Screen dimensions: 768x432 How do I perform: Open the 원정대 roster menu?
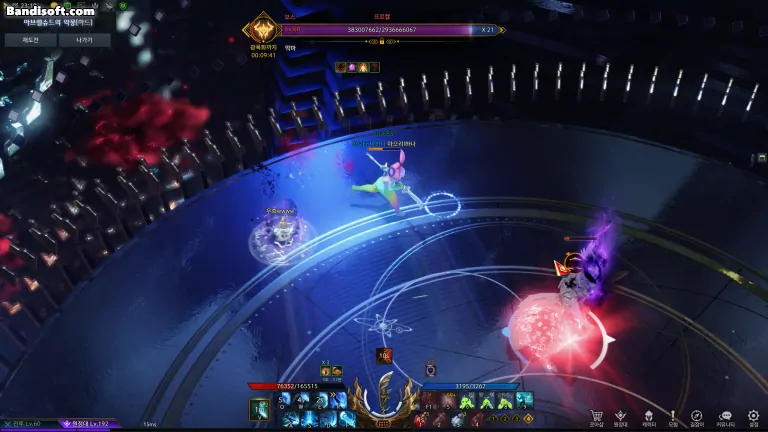click(621, 416)
